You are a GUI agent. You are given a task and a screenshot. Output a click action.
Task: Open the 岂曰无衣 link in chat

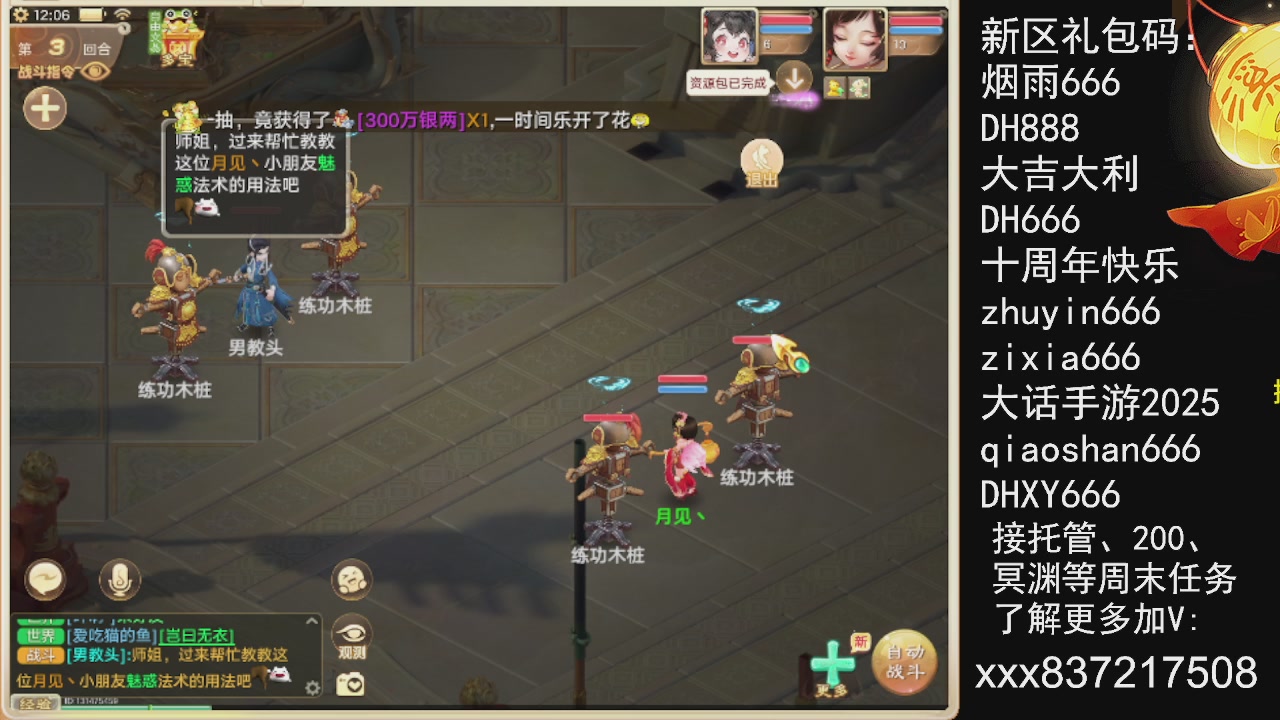coord(195,635)
